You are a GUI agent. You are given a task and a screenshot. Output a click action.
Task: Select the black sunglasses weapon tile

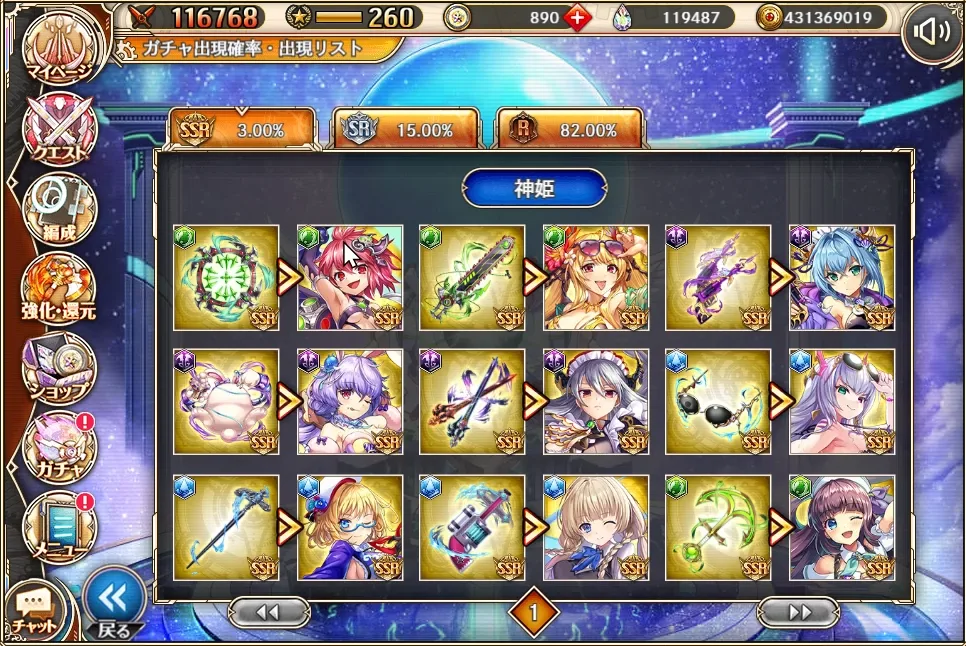tap(718, 401)
